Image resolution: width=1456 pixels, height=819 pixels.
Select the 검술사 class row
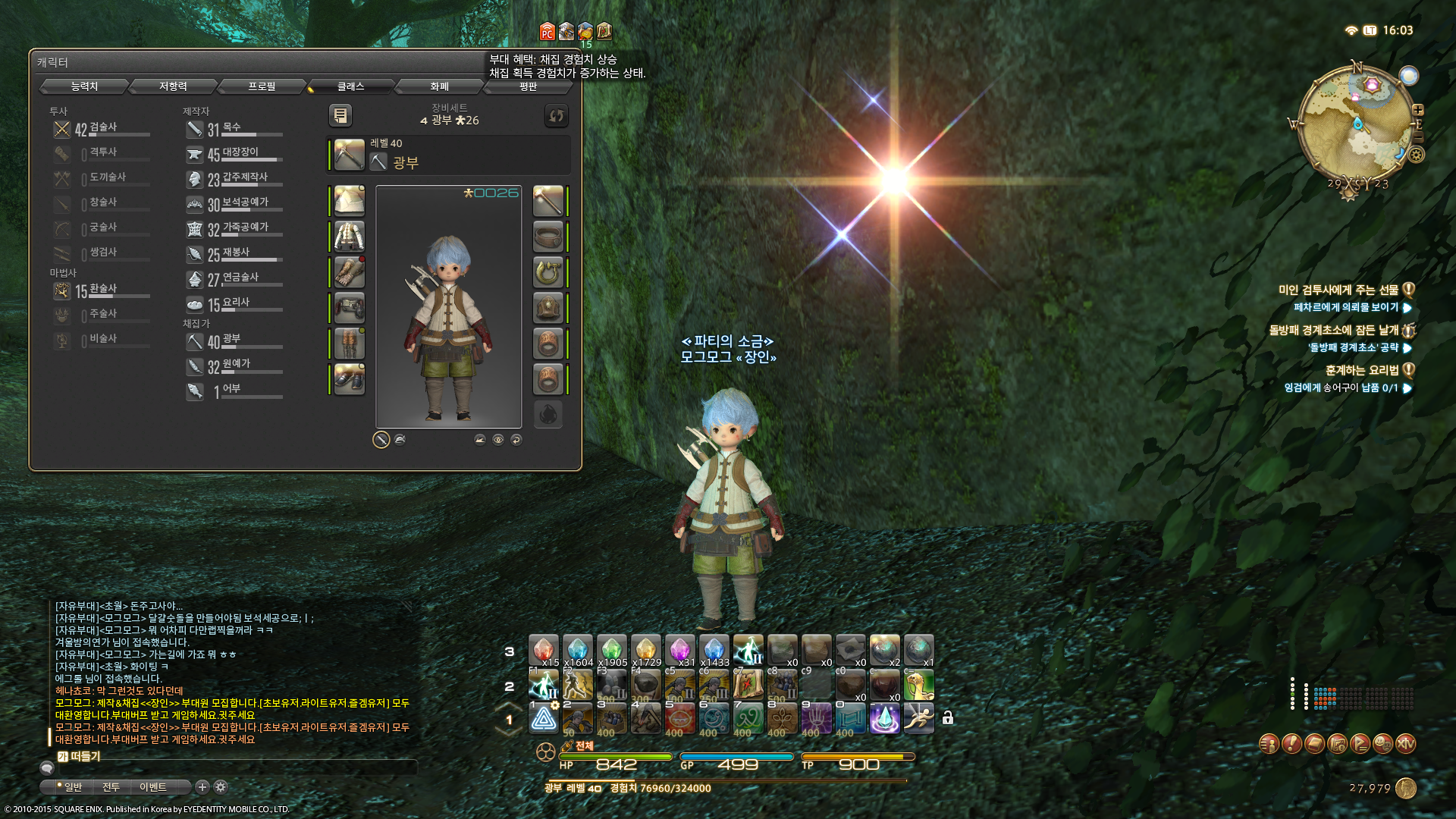[x=102, y=129]
